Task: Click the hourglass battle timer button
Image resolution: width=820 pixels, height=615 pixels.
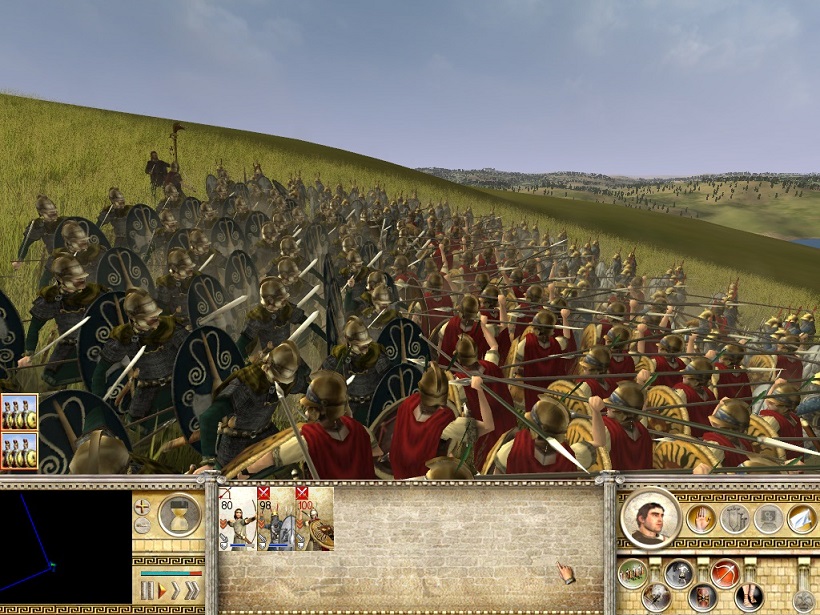Action: [x=179, y=515]
